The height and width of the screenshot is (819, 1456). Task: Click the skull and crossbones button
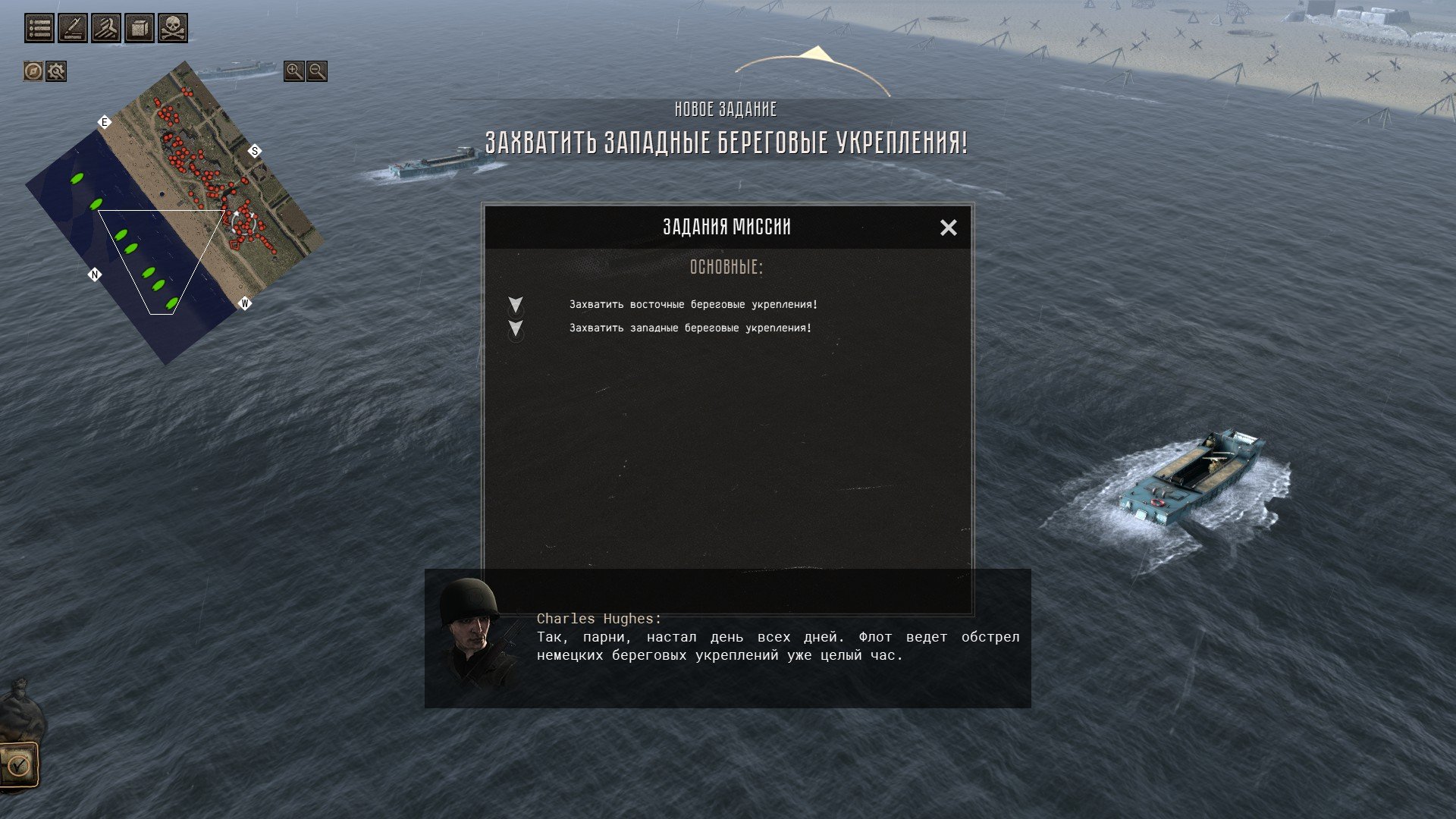click(x=173, y=28)
